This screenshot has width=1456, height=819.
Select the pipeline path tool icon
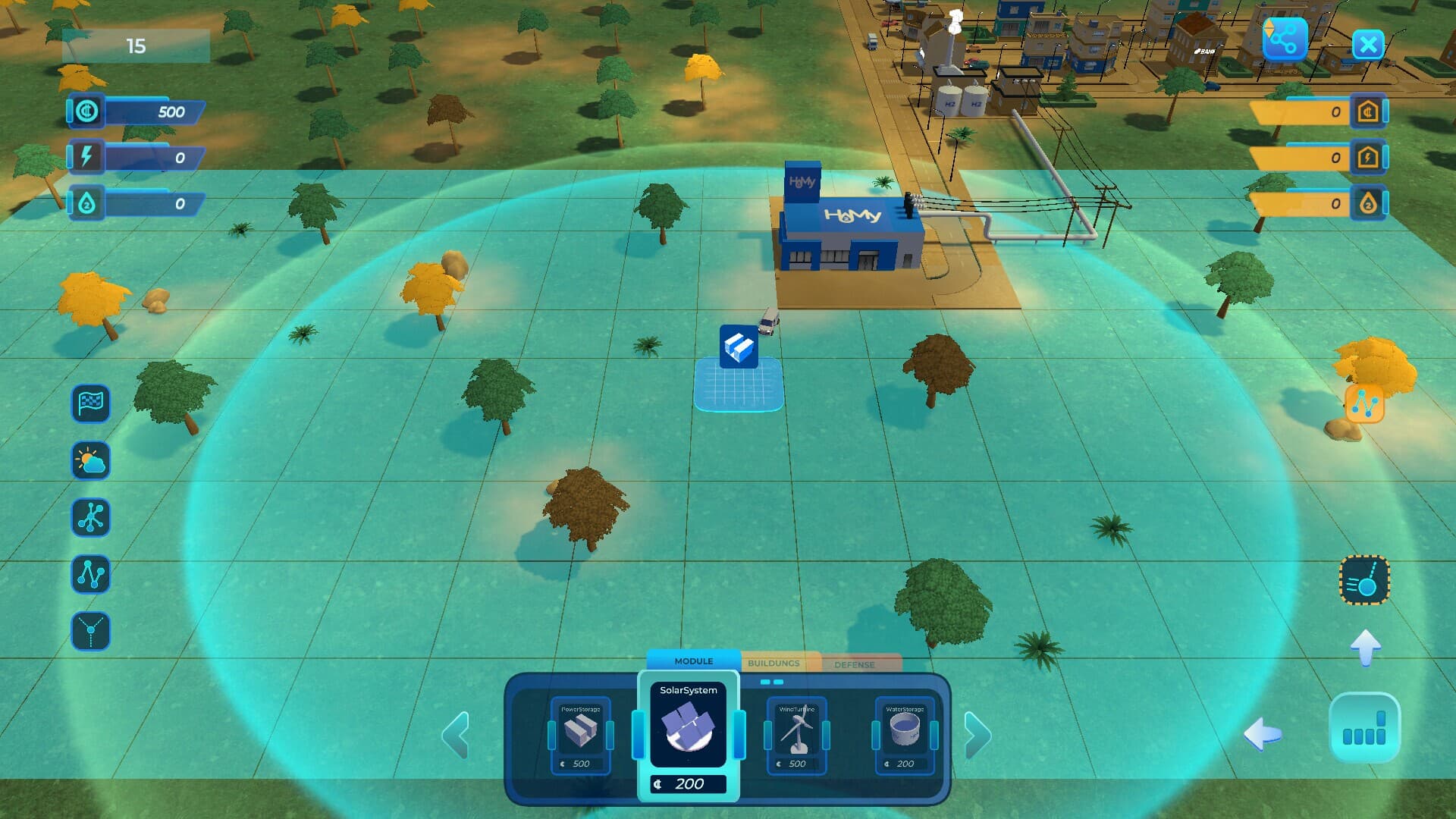tap(91, 574)
